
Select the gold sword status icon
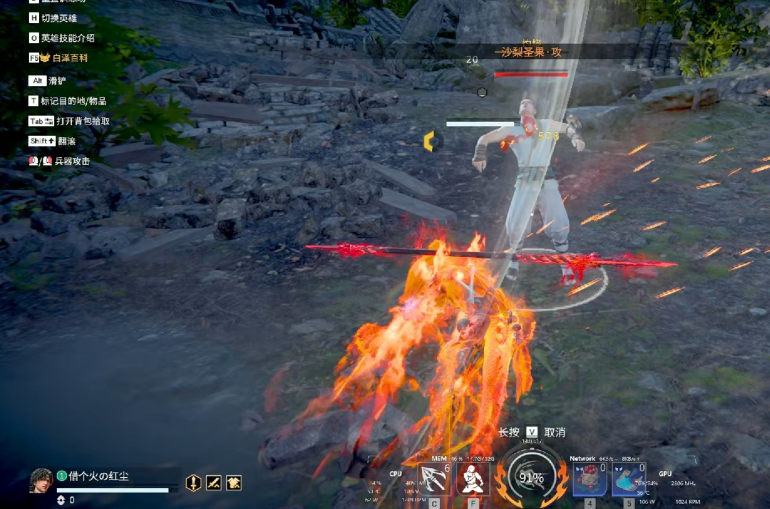coord(213,483)
